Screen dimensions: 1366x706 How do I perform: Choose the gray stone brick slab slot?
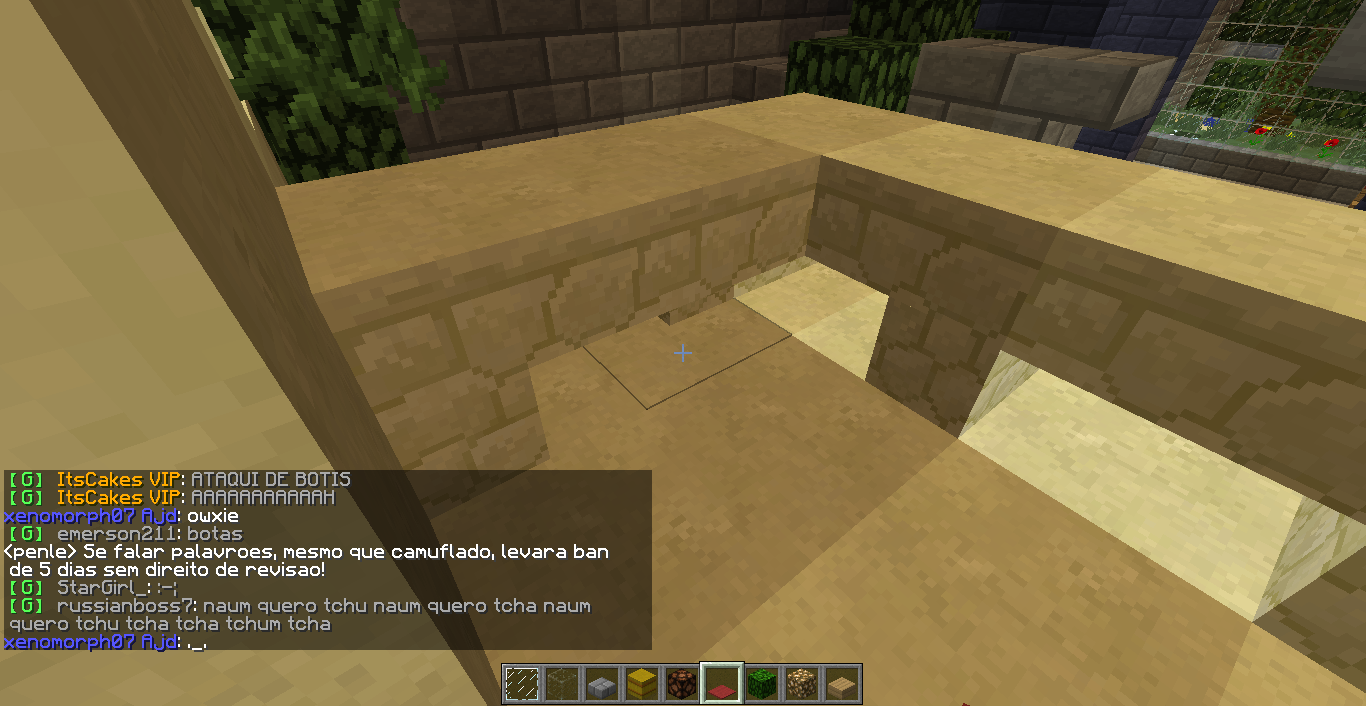tap(602, 684)
